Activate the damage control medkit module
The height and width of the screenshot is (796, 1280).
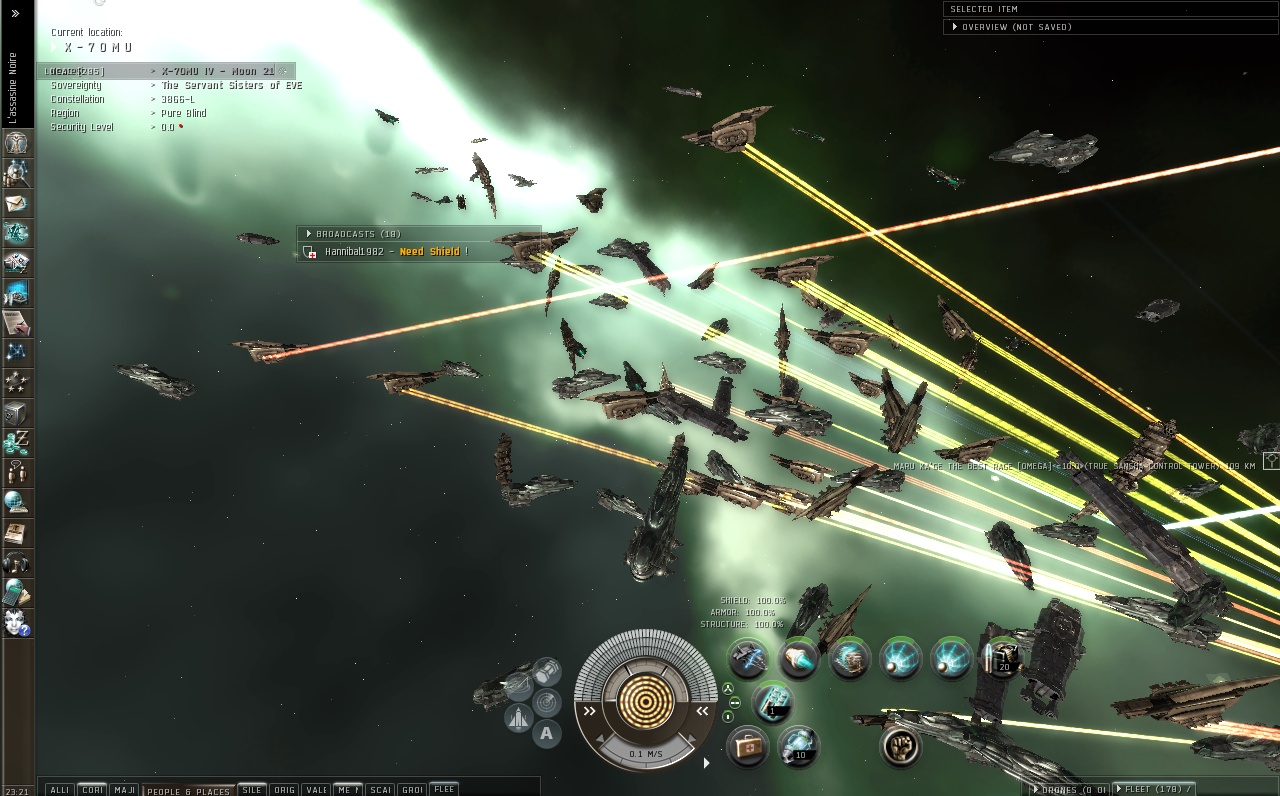tap(746, 745)
